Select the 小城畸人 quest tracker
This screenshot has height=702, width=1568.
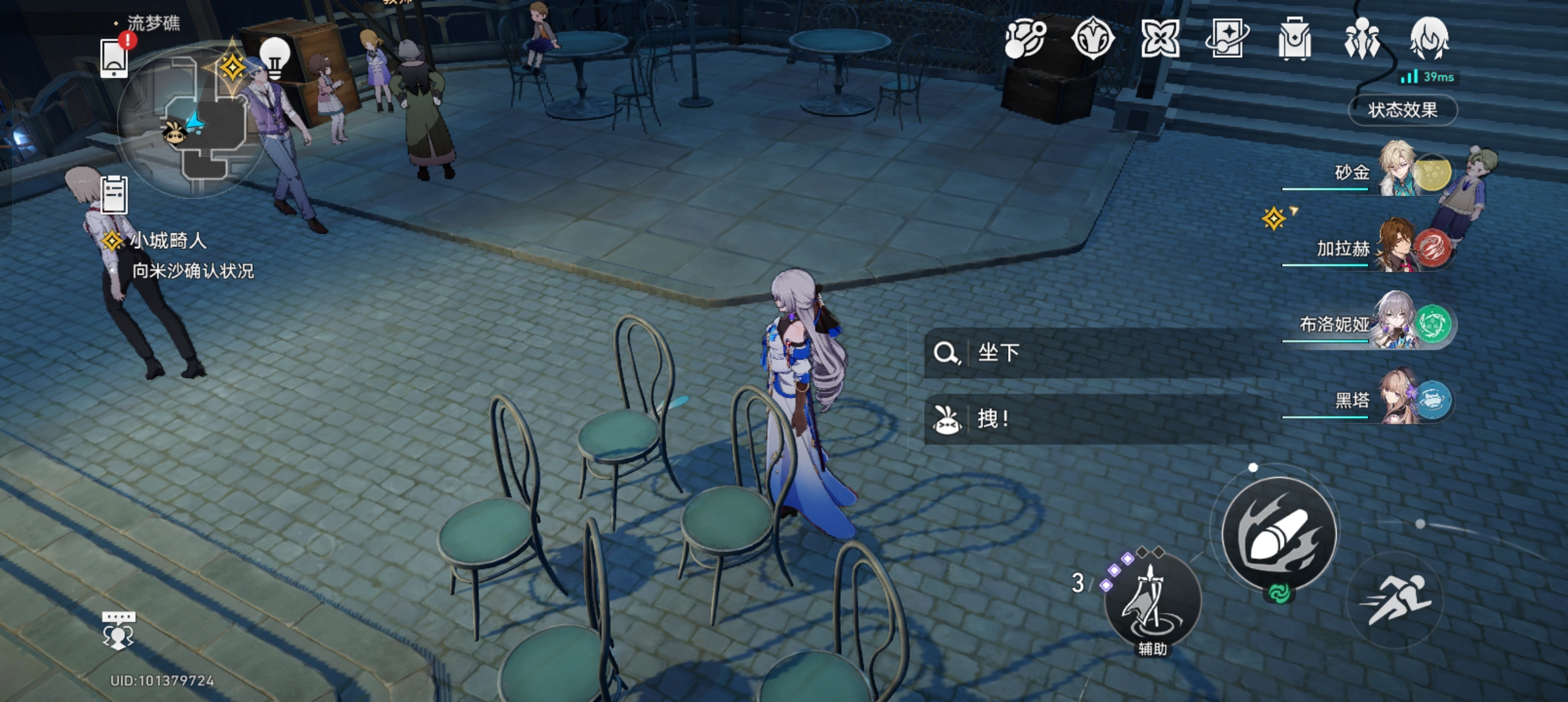pyautogui.click(x=168, y=241)
